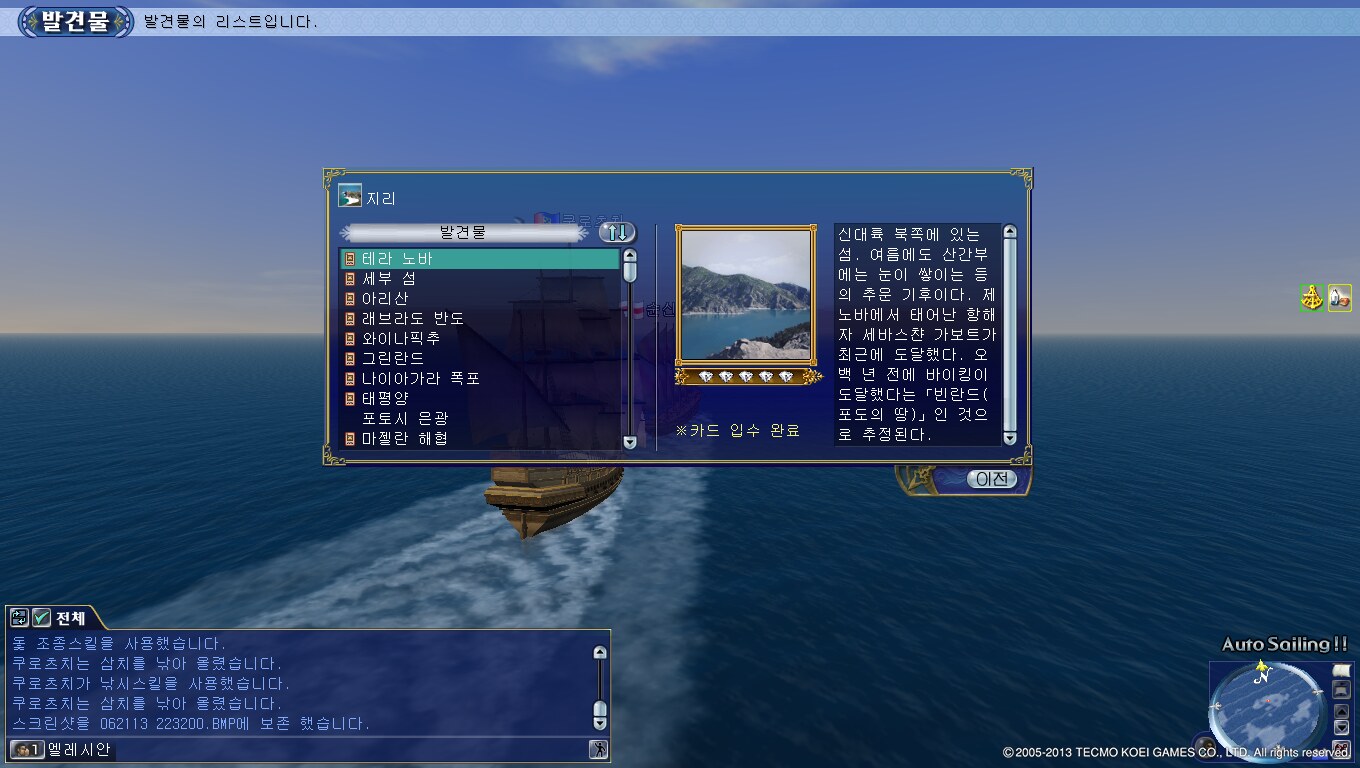Choose the 아리산 discovery entry

(x=385, y=299)
